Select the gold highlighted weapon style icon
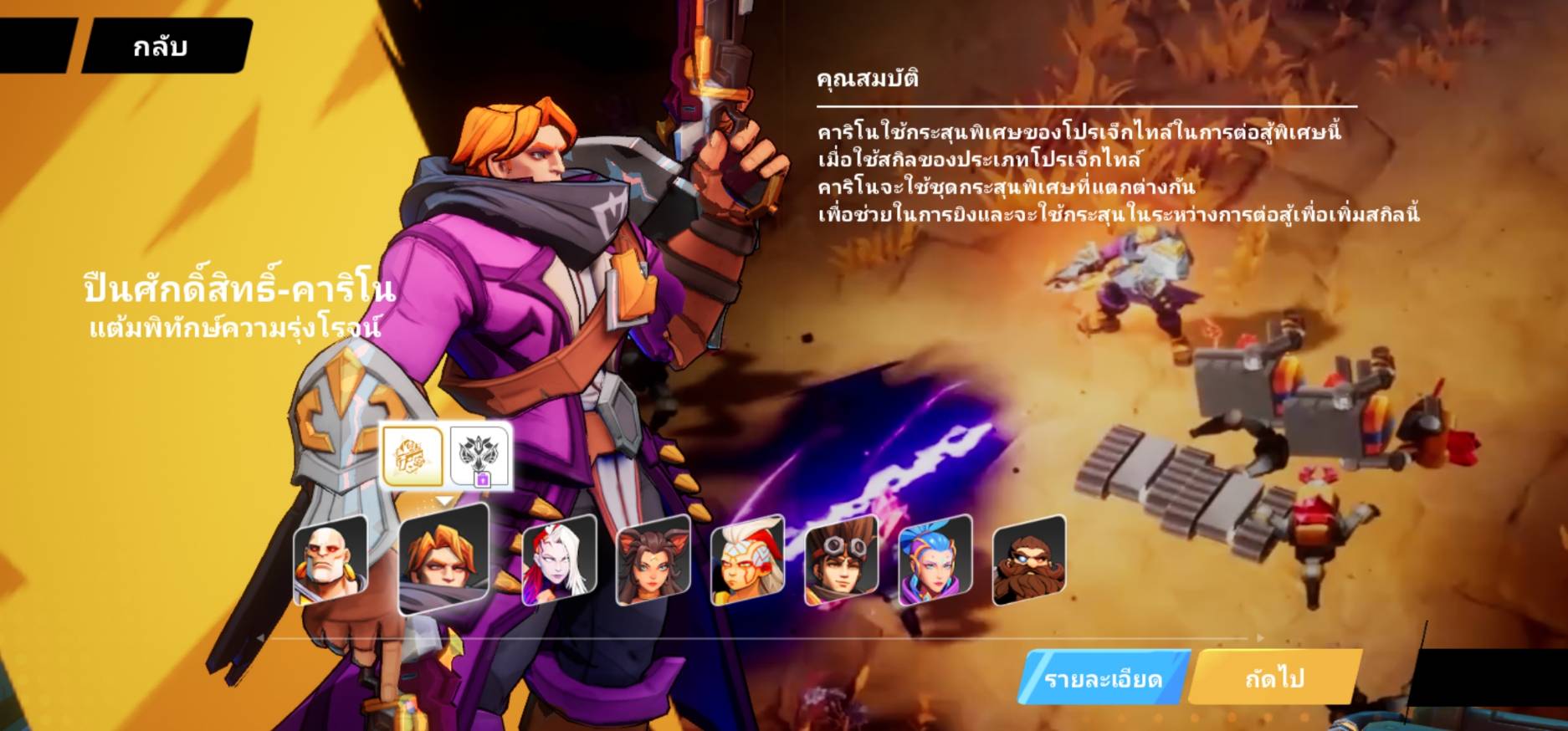The image size is (1568, 731). [x=412, y=456]
